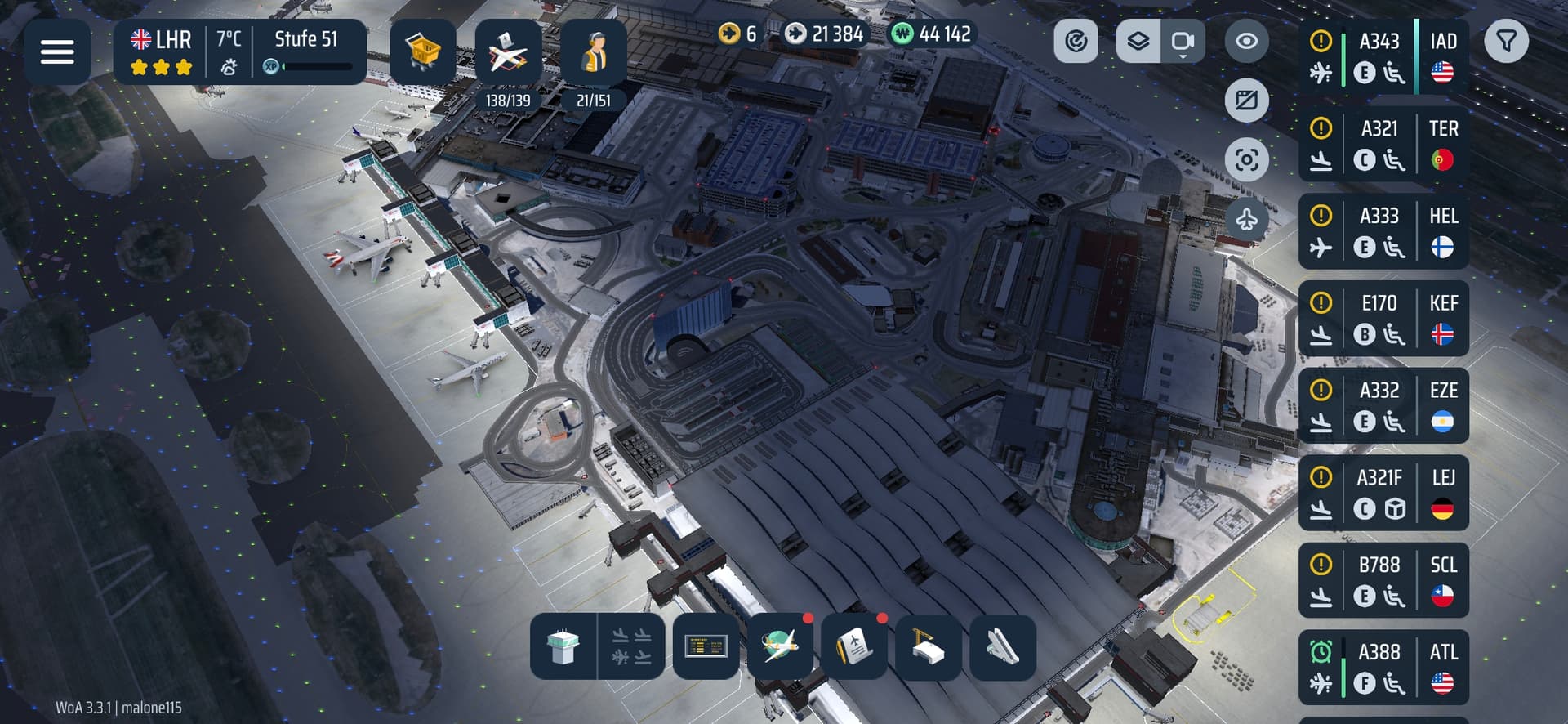1568x724 pixels.
Task: Open the flight list filter
Action: [x=1506, y=41]
